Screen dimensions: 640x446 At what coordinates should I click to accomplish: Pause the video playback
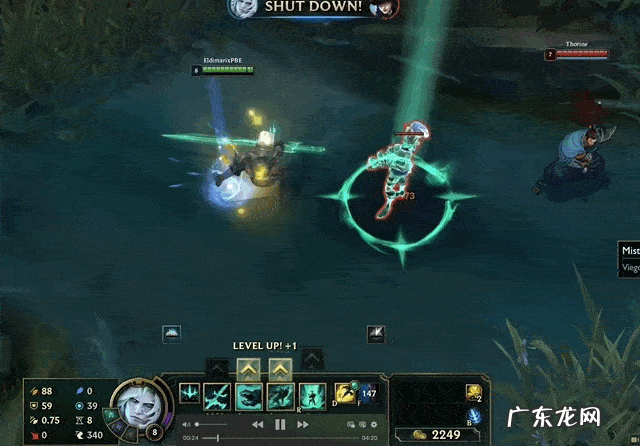[x=280, y=425]
